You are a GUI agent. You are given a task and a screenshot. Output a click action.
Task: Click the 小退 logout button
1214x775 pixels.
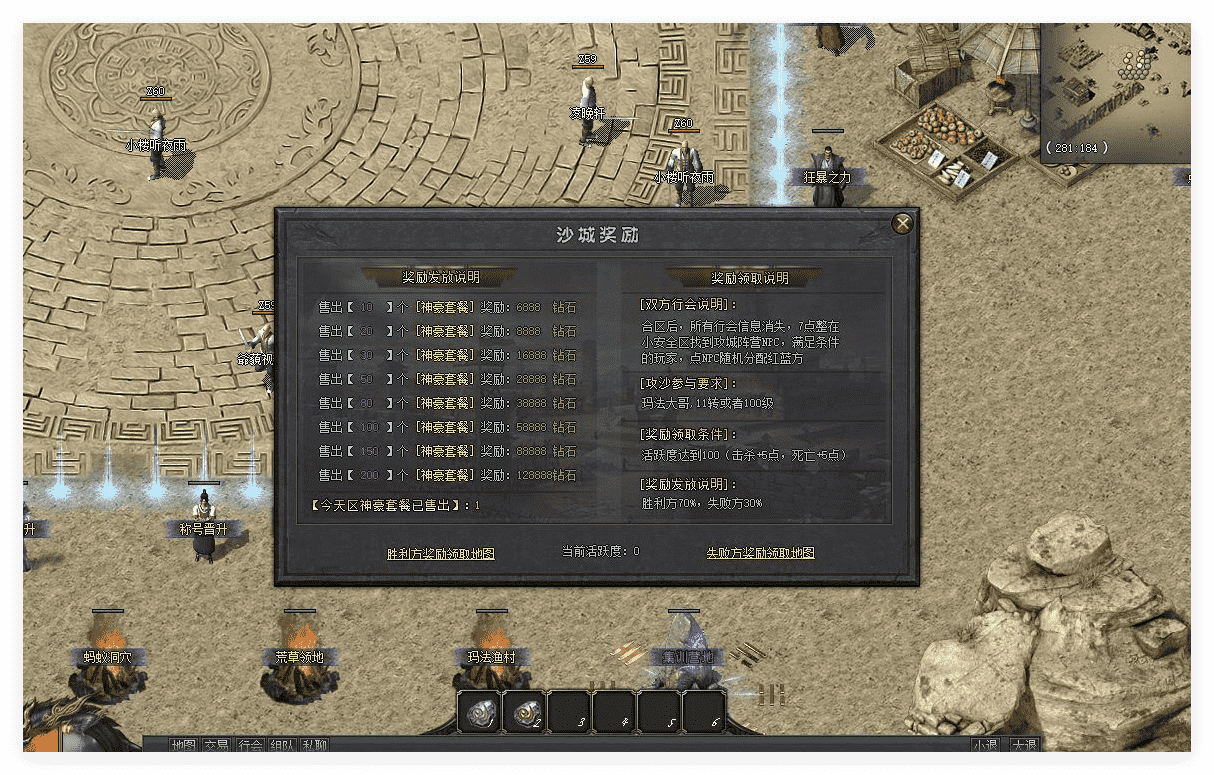coord(985,745)
